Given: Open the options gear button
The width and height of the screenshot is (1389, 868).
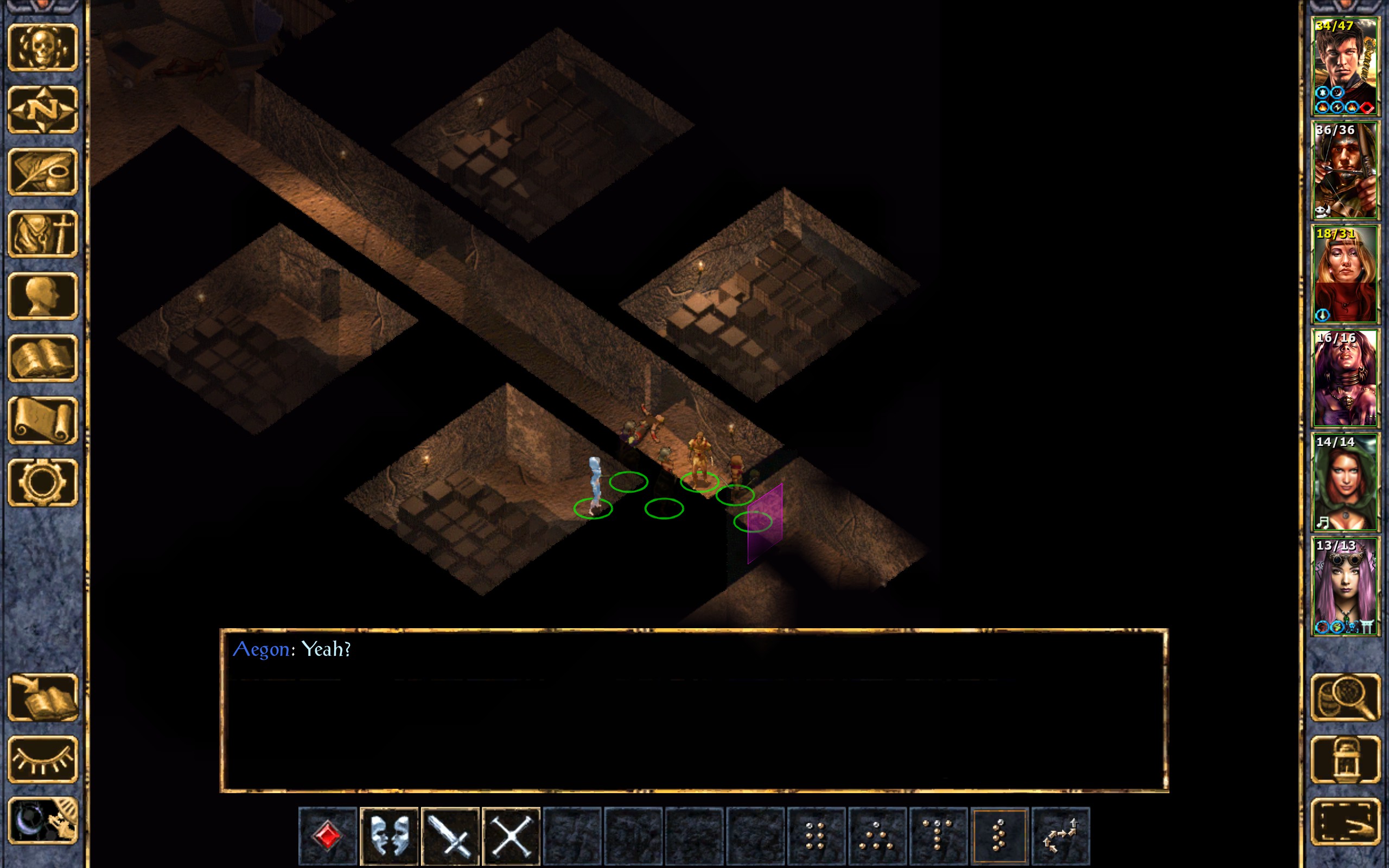Looking at the screenshot, I should [43, 482].
